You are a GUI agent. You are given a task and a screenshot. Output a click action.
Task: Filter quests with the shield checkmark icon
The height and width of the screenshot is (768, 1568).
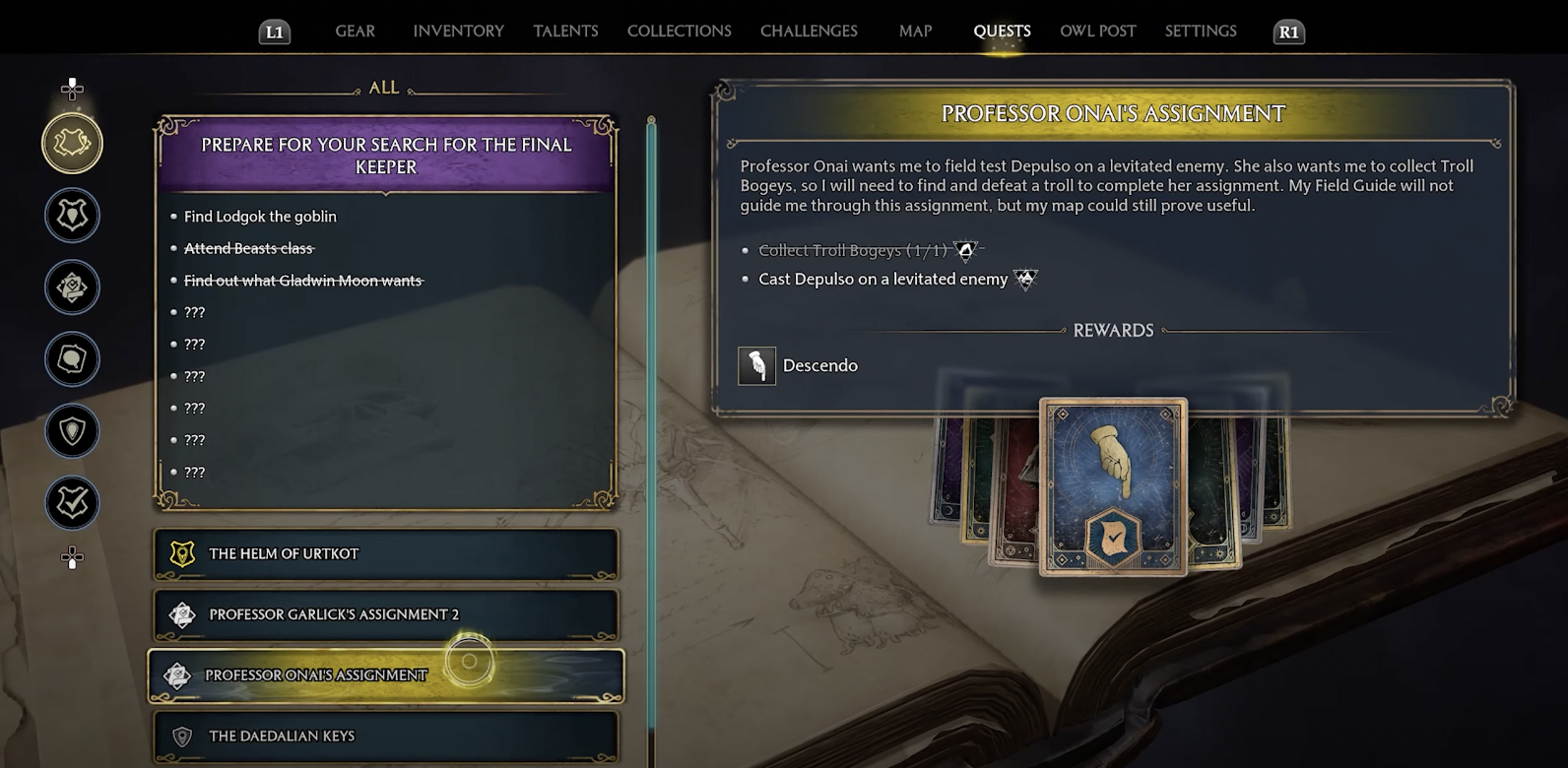tap(72, 503)
